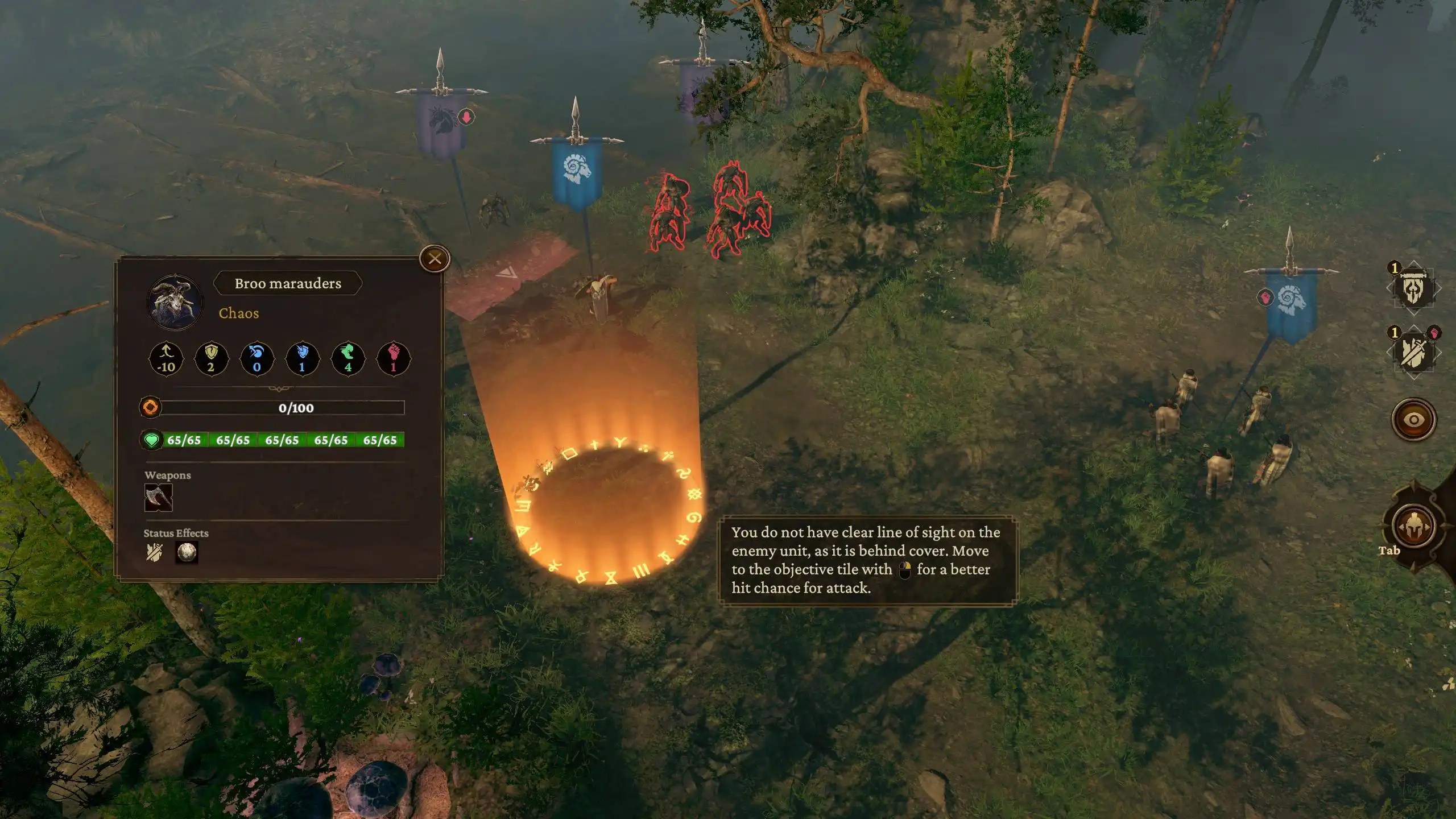This screenshot has width=1456, height=819.
Task: Select the ram banner with red fist badge
Action: (1291, 304)
